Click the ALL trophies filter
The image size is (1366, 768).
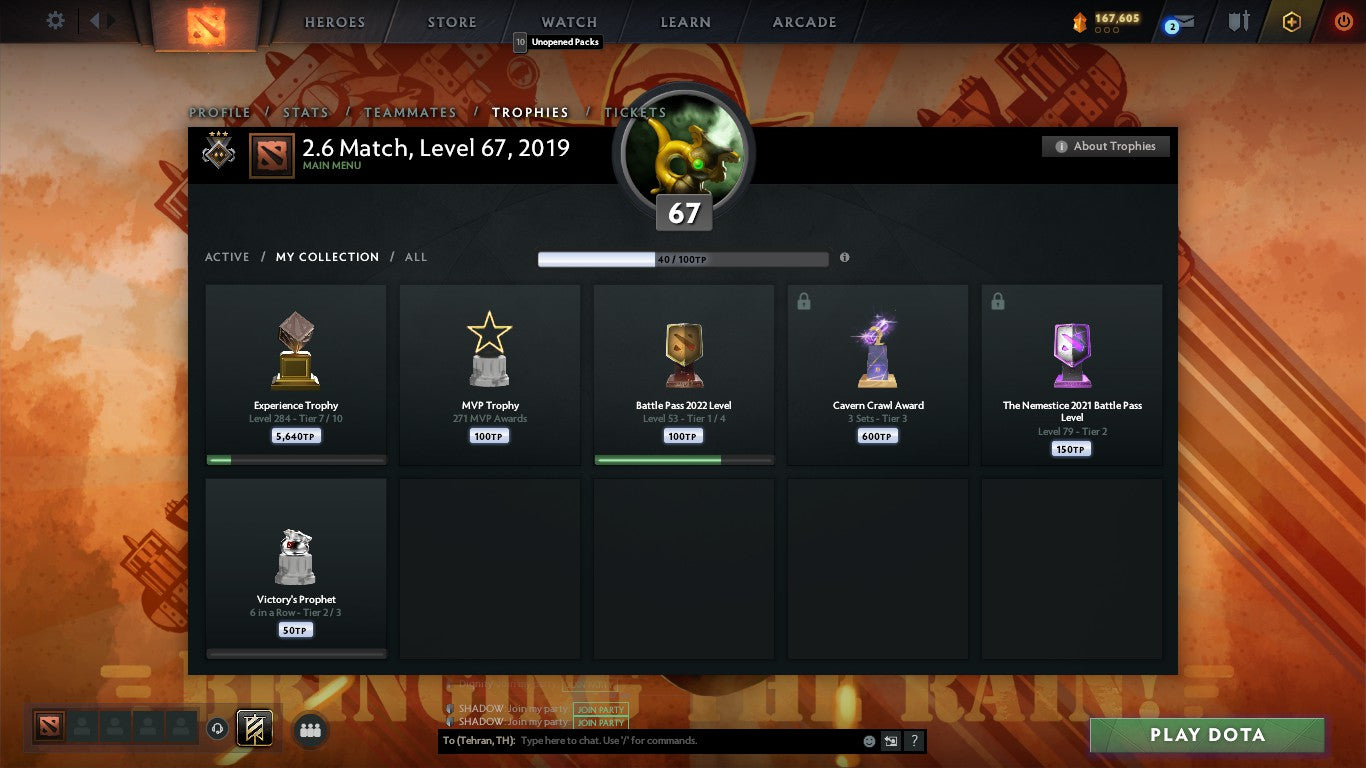pos(415,257)
